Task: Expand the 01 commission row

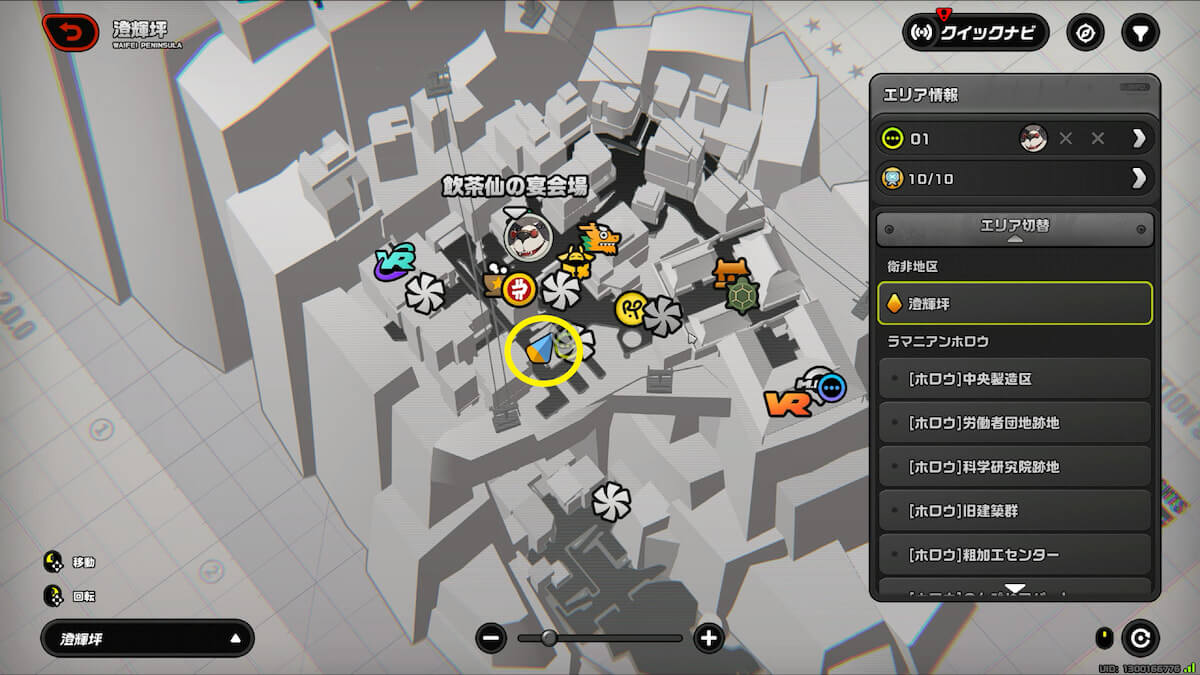Action: coord(1138,139)
